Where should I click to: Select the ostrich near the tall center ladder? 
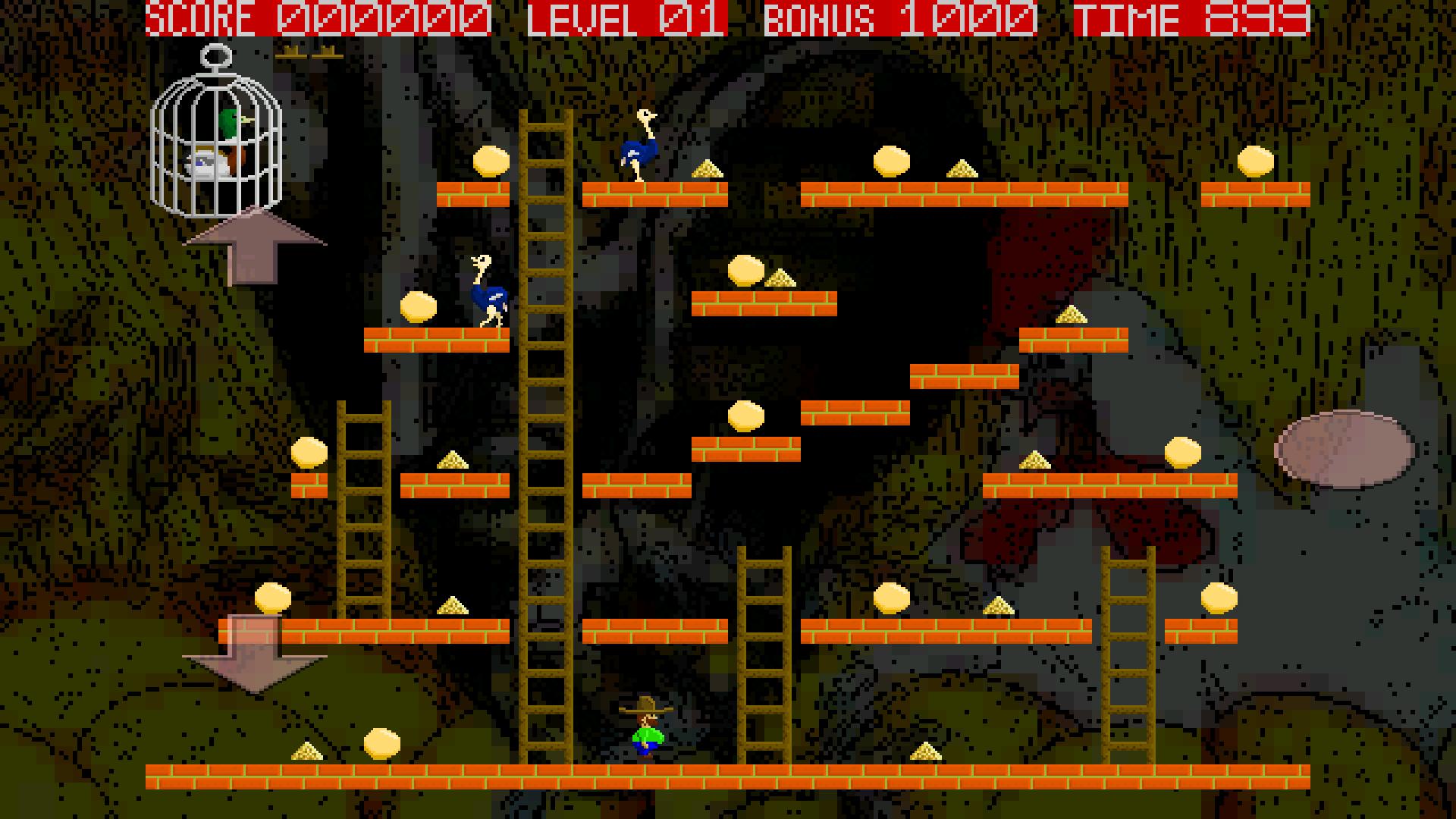click(x=489, y=296)
